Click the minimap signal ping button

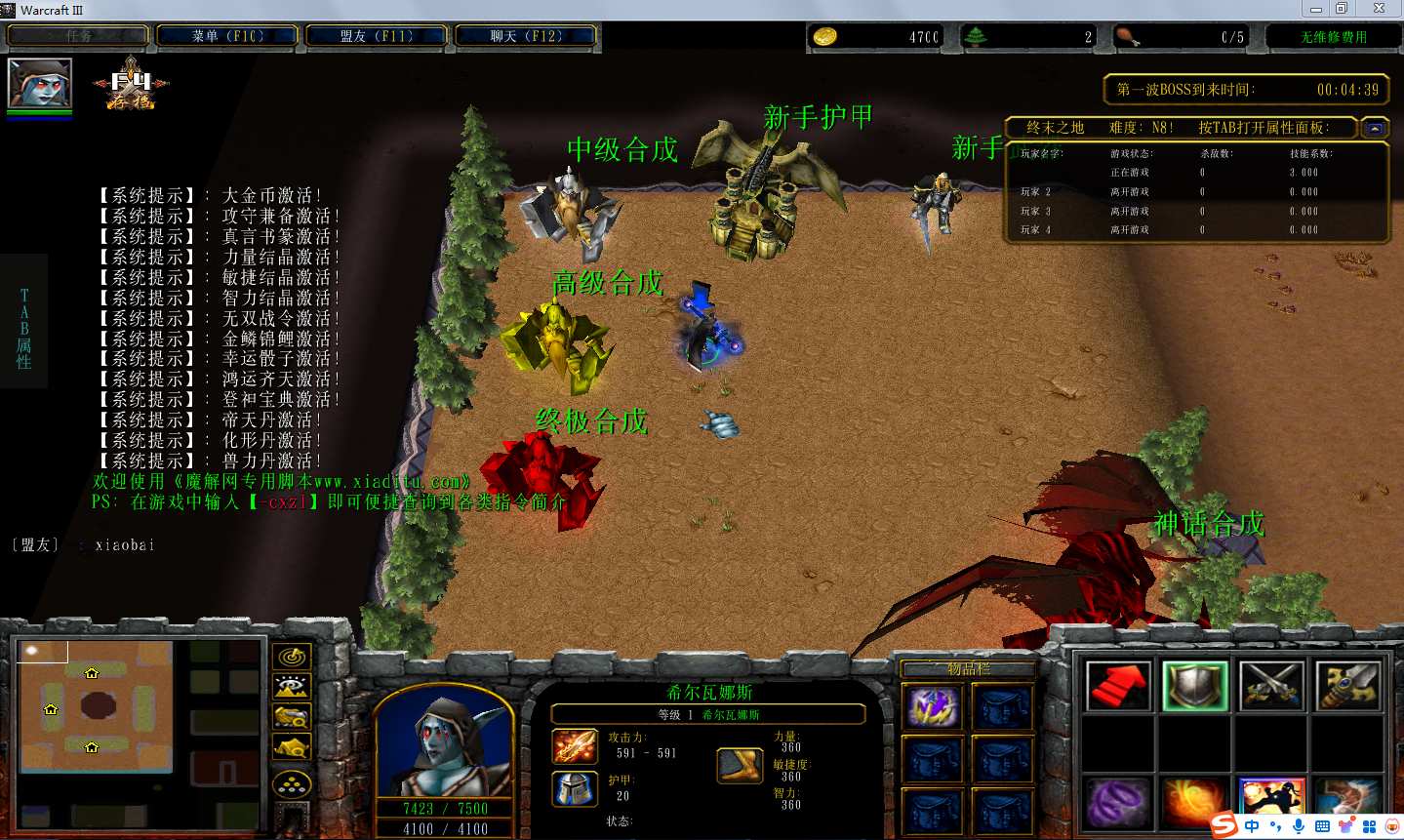click(x=292, y=657)
